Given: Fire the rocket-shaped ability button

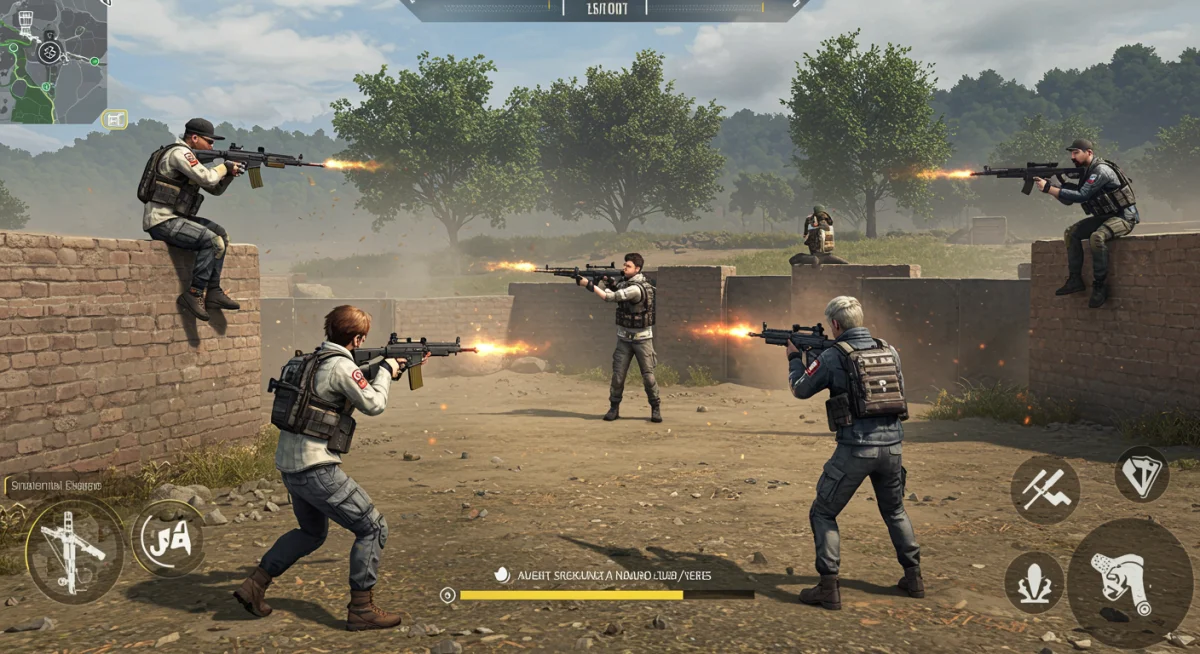Looking at the screenshot, I should pos(1034,582).
